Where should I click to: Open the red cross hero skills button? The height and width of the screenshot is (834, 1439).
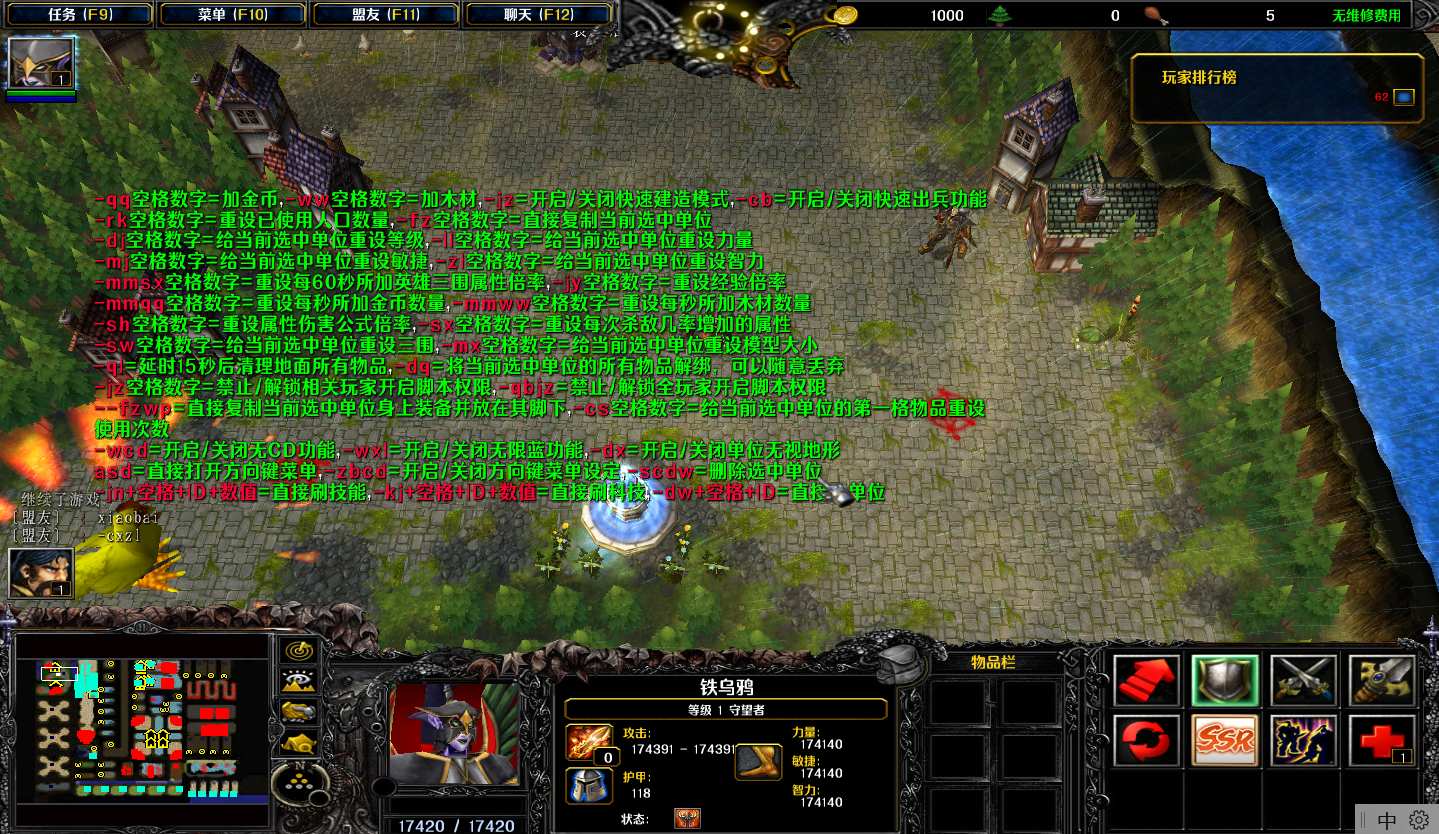pos(1382,742)
